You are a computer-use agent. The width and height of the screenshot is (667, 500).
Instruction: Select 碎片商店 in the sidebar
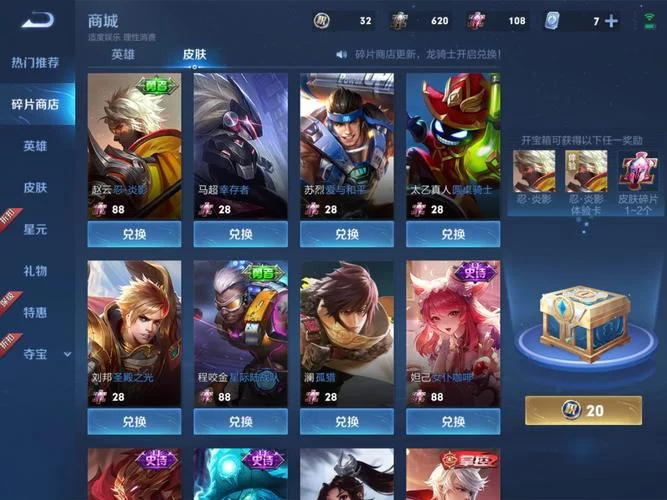click(35, 104)
